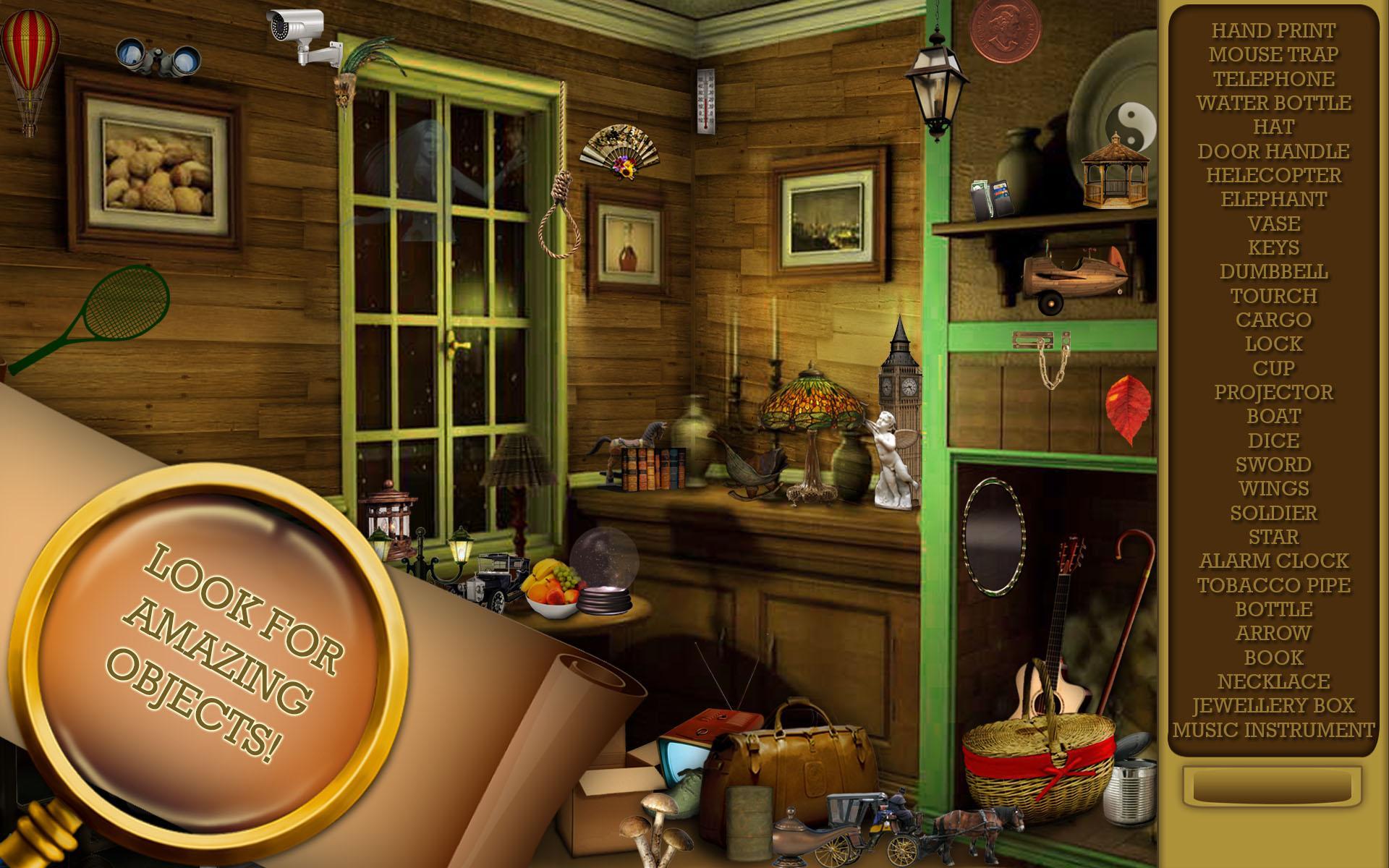Select the DOOR HANDLE list entry
Screen dimensions: 1389x868
pos(1273,151)
